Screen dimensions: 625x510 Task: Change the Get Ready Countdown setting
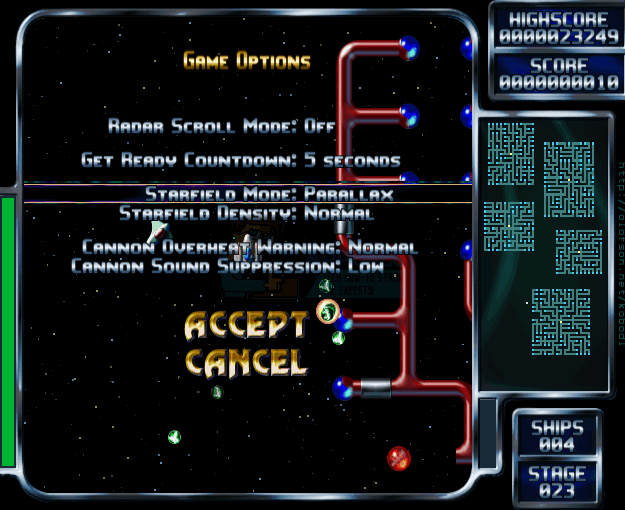(x=241, y=160)
